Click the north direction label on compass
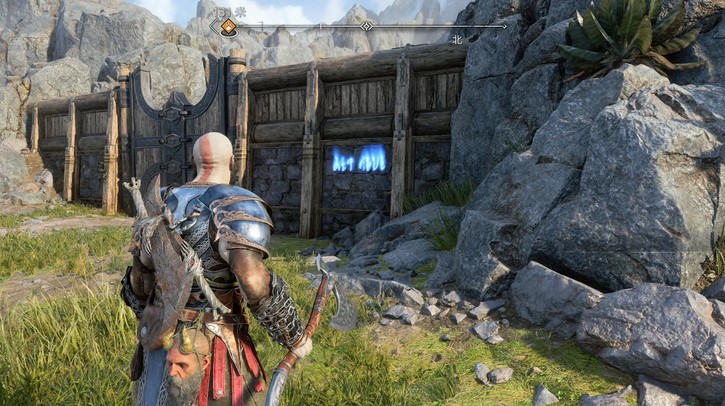Screen dimensions: 725x406 click(x=458, y=41)
